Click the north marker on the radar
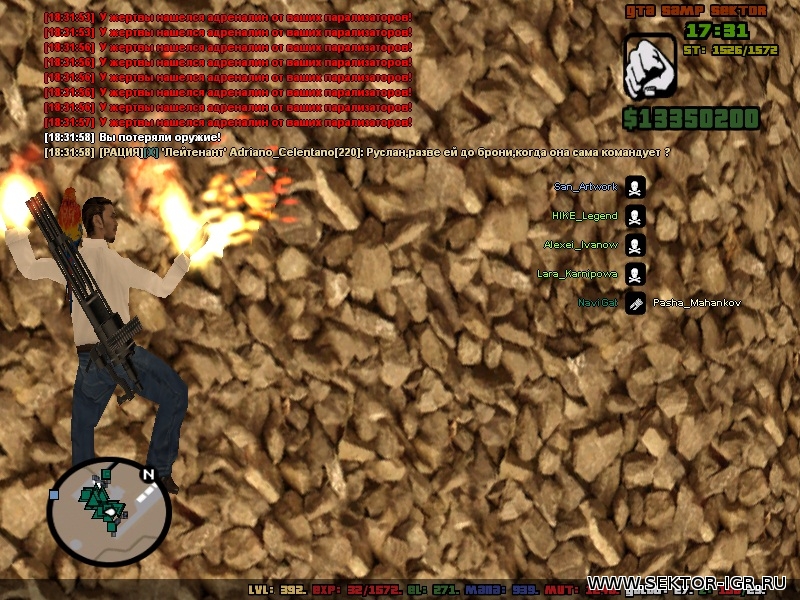This screenshot has width=800, height=600. [148, 475]
